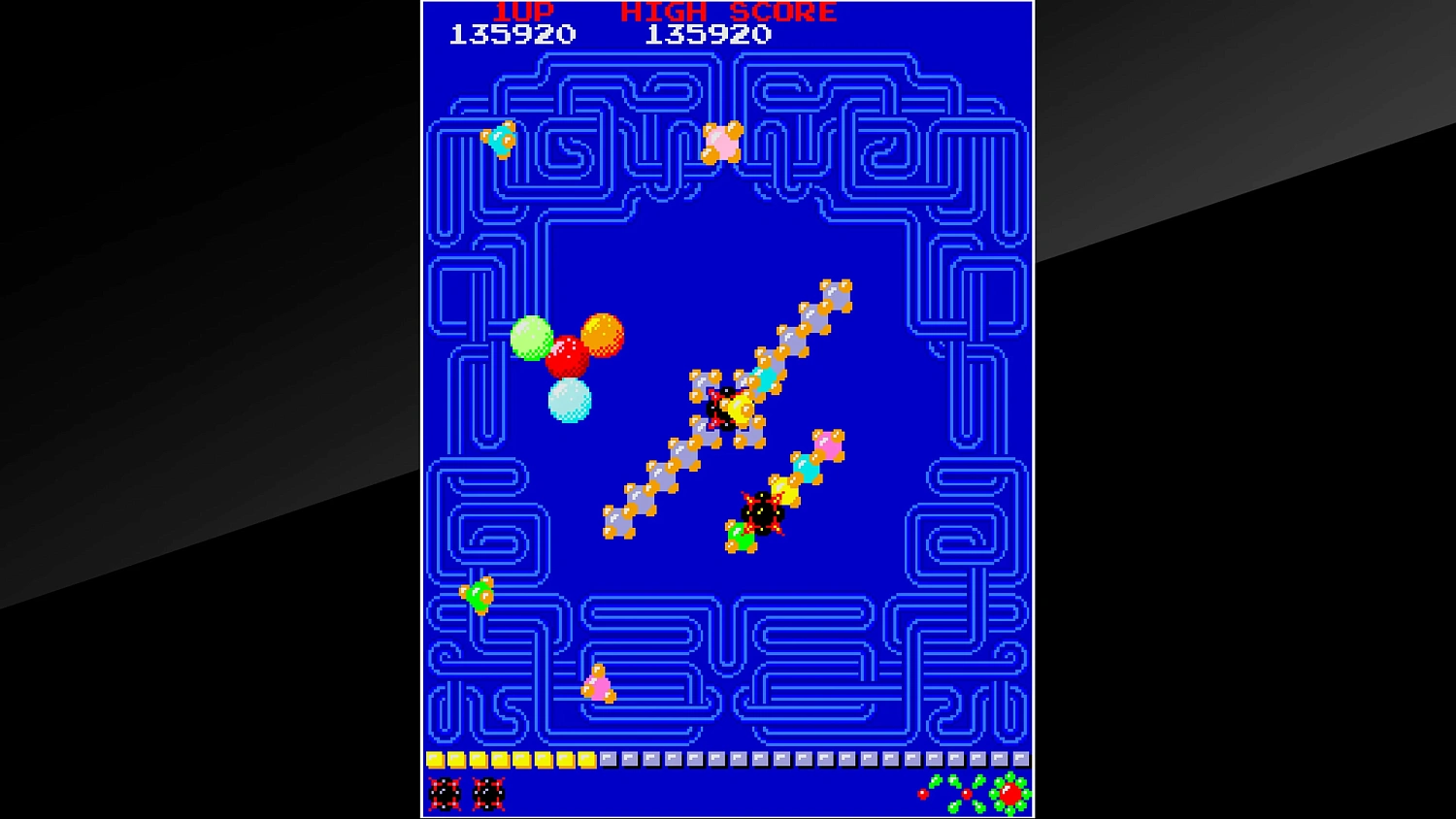Toggle the second black mine stock icon
The image size is (1456, 819).
tap(490, 796)
